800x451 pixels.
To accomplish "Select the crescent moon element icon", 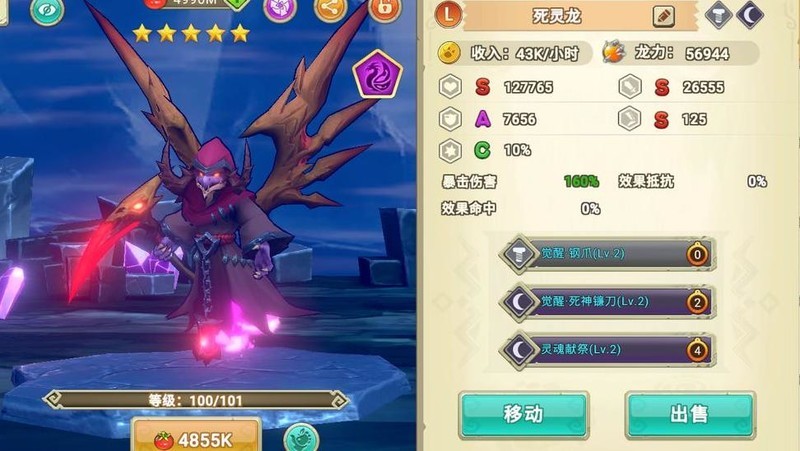I will 751,15.
